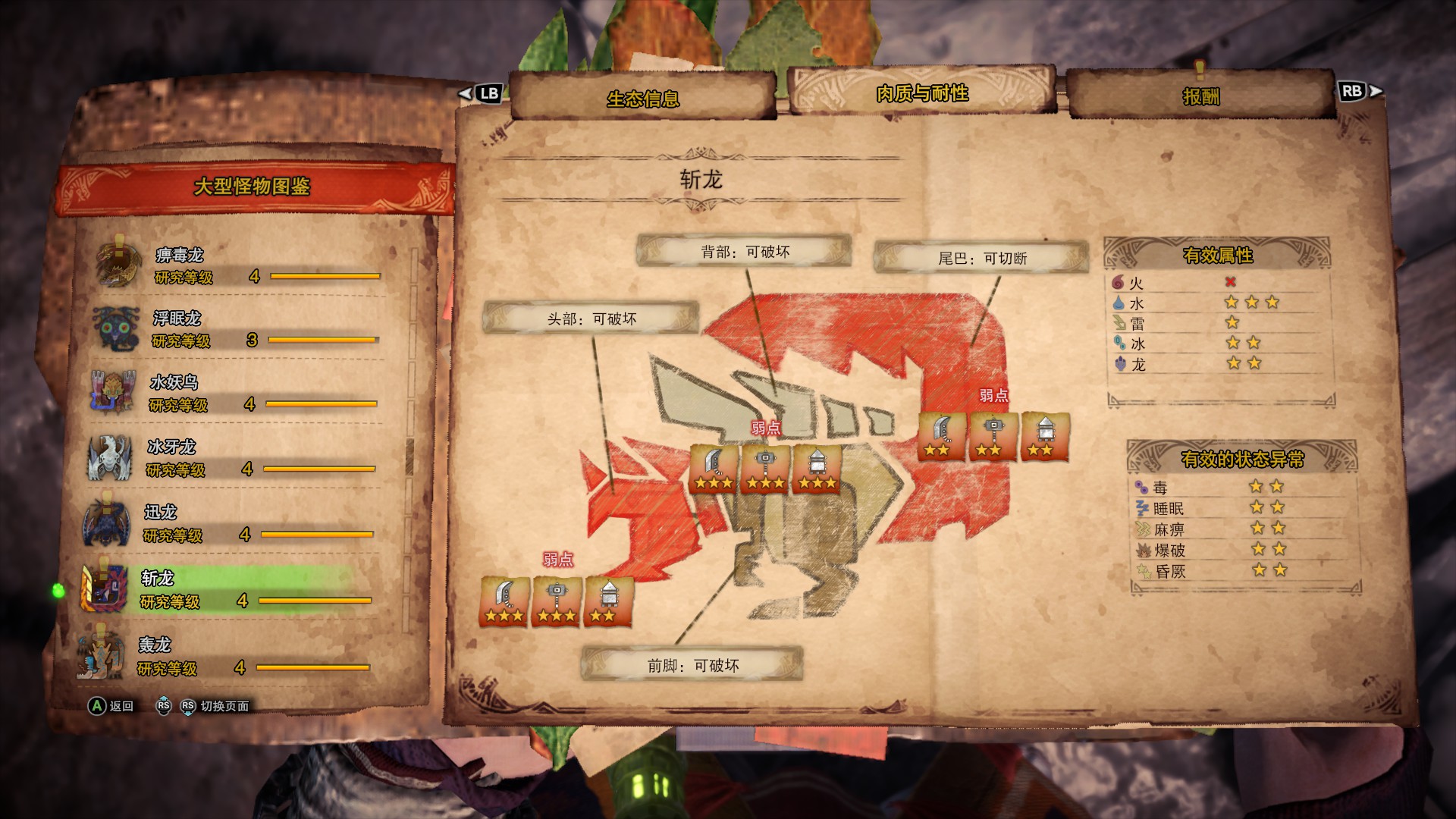The width and height of the screenshot is (1456, 819).
Task: Select the 背部：可破坏 label
Action: [x=745, y=252]
